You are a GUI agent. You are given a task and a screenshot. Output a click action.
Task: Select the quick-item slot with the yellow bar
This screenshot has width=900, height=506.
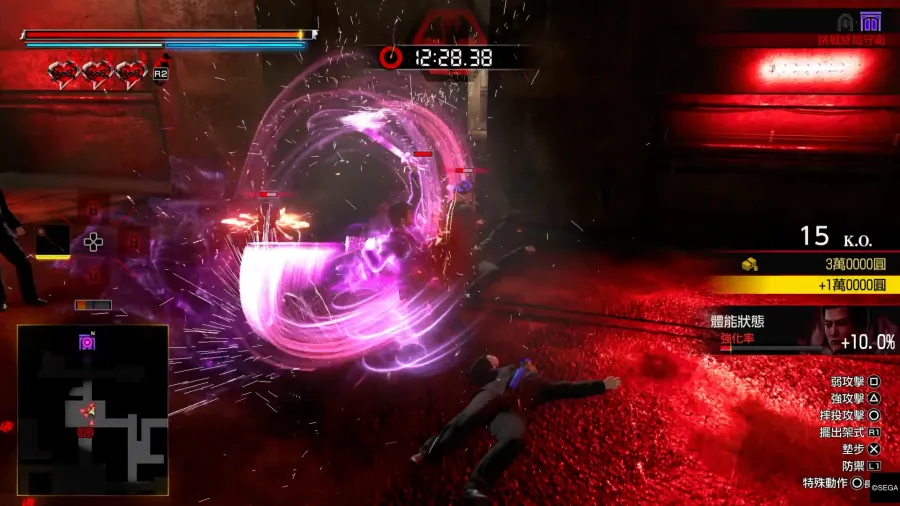[53, 241]
